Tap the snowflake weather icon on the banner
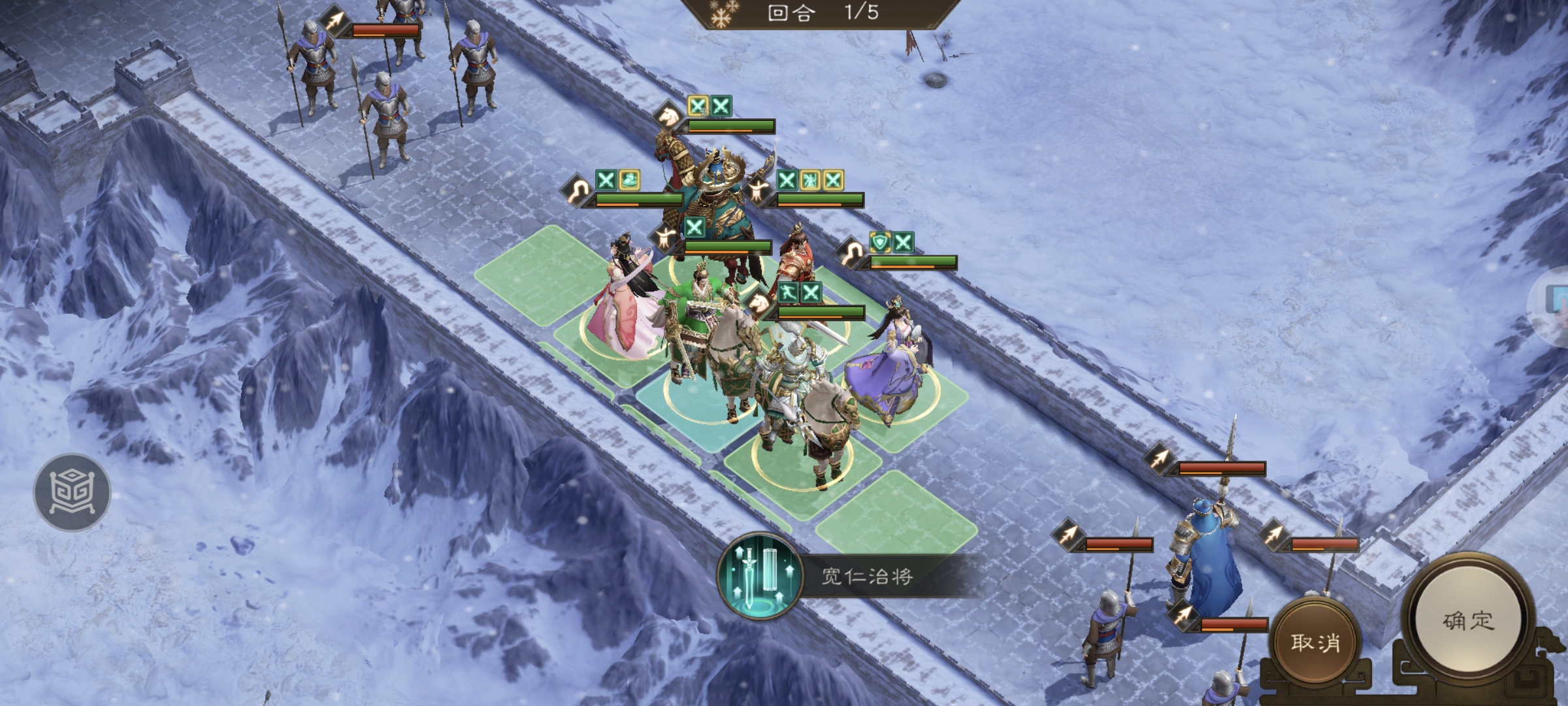Viewport: 1568px width, 706px height. coord(722,14)
